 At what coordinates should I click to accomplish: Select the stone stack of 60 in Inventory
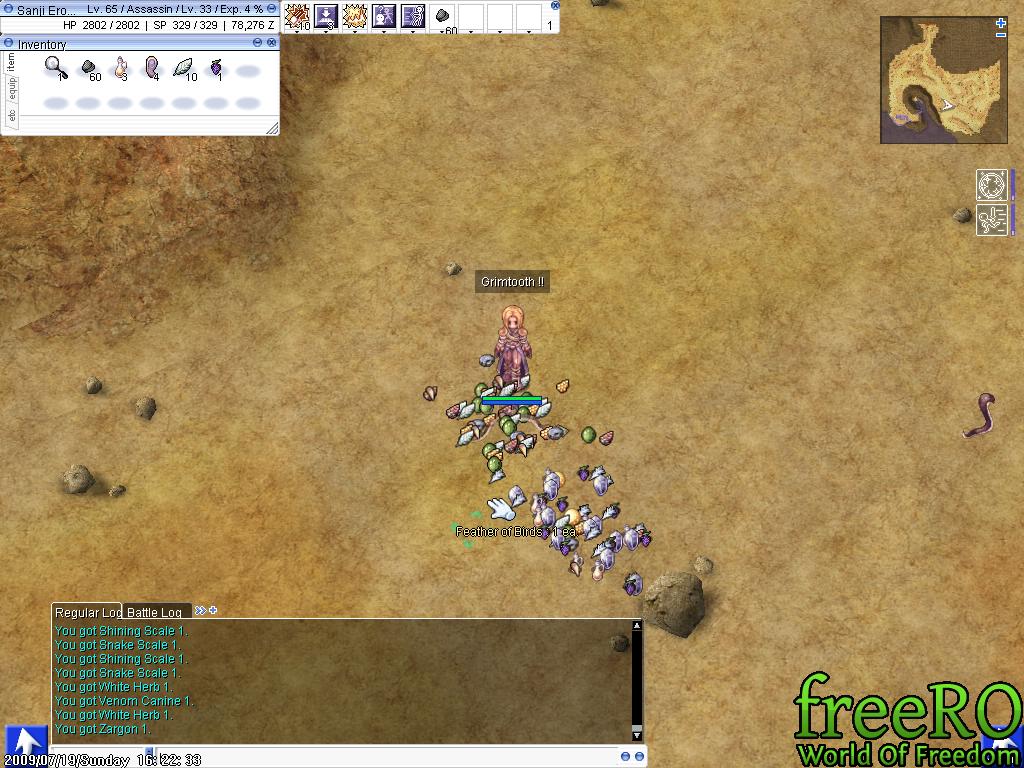88,68
